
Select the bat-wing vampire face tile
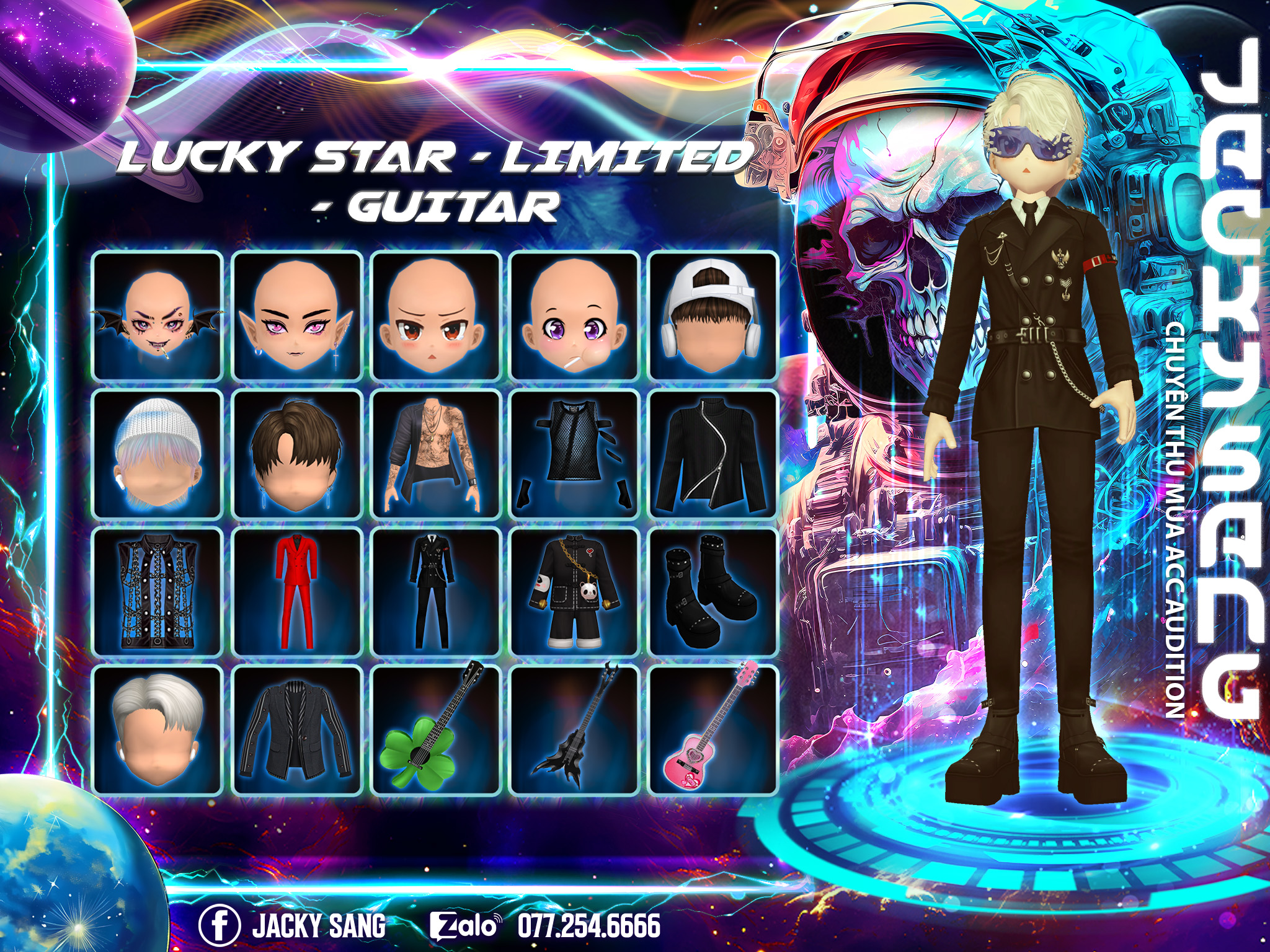tap(158, 317)
